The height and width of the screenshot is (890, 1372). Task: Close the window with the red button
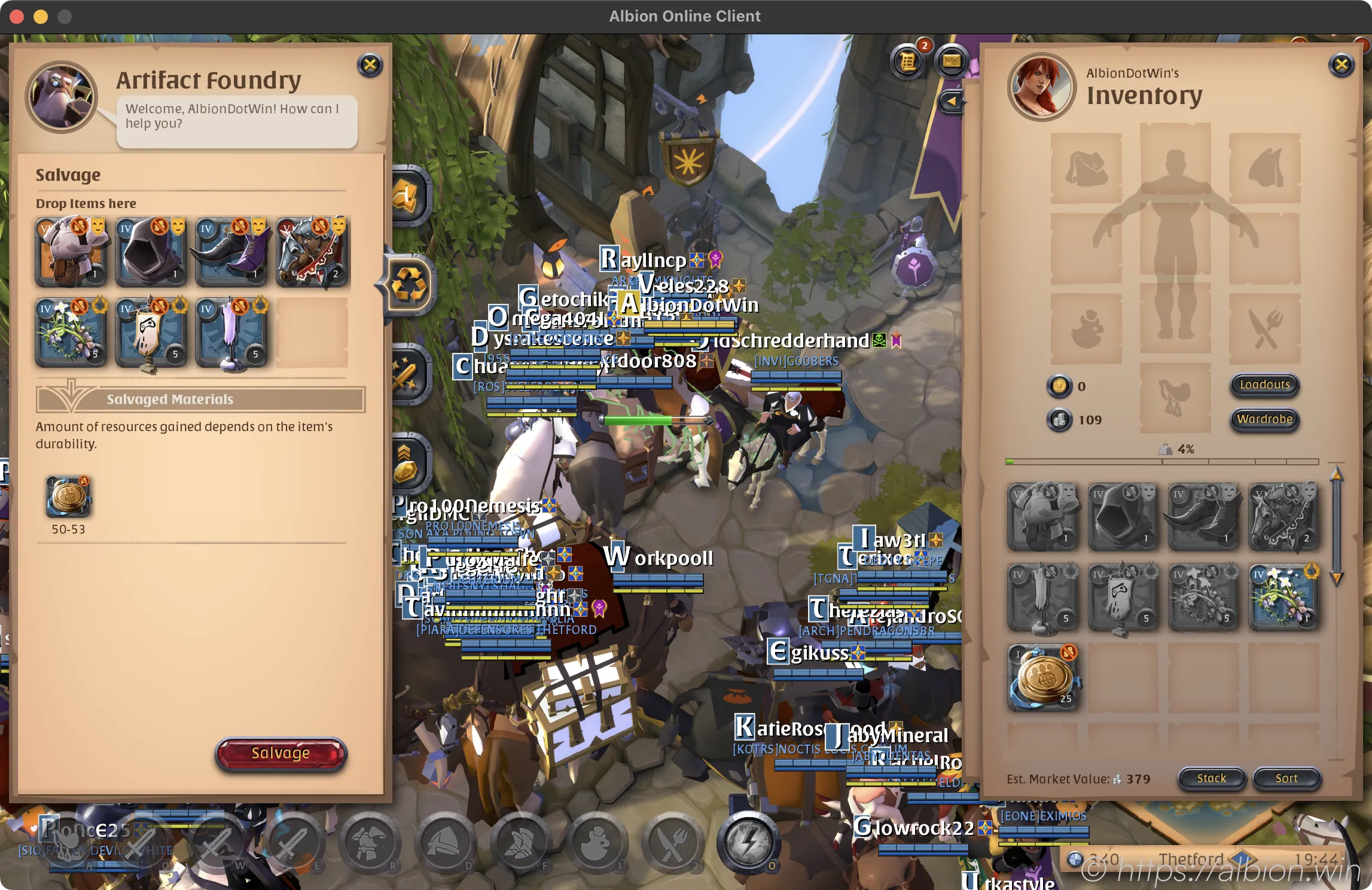pyautogui.click(x=17, y=17)
